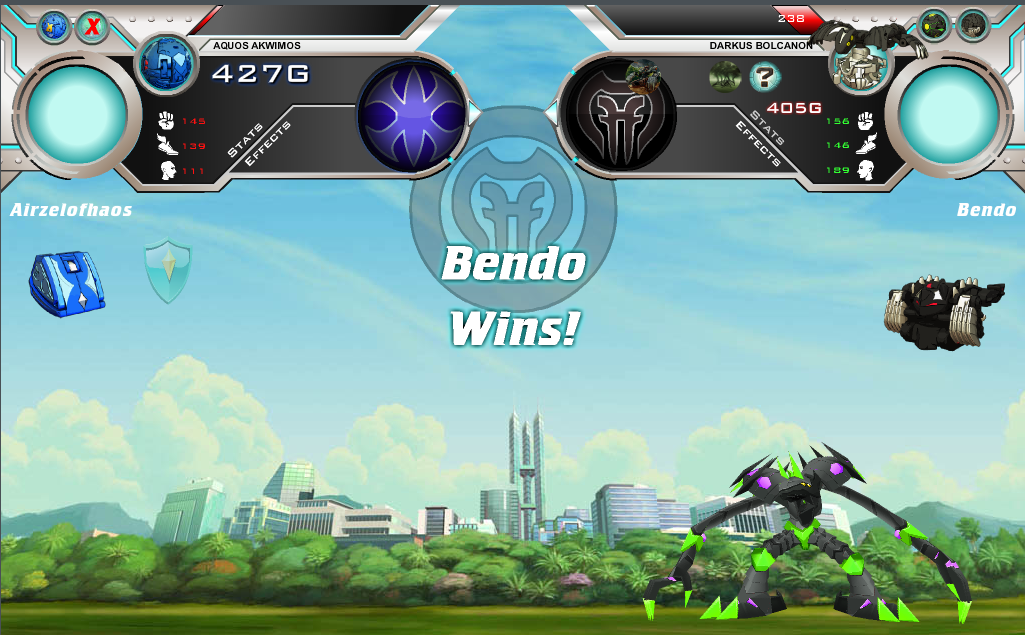The height and width of the screenshot is (635, 1025).
Task: Show Effects on the Darkus Bolcanon panel
Action: pos(757,143)
